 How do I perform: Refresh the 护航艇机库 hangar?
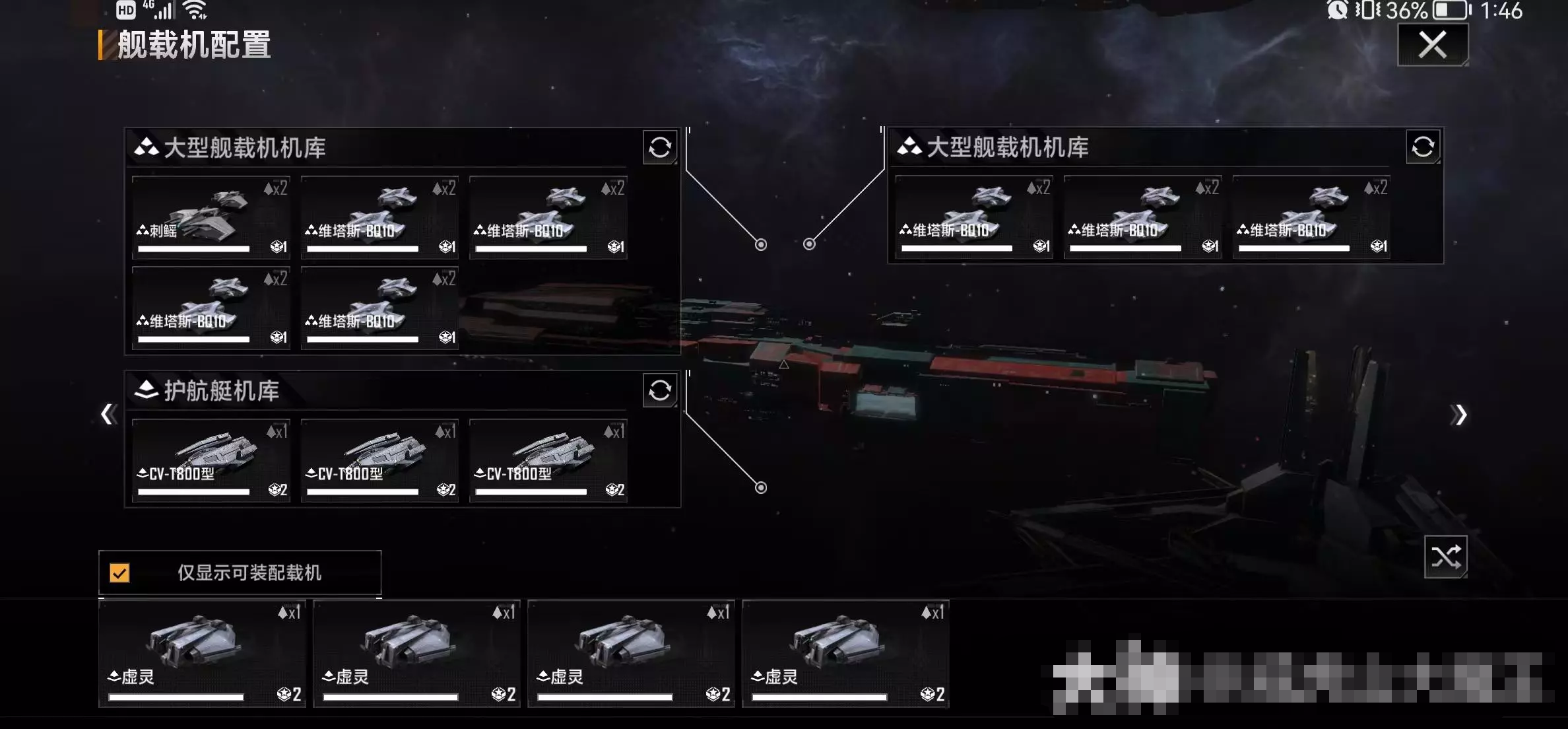point(659,390)
